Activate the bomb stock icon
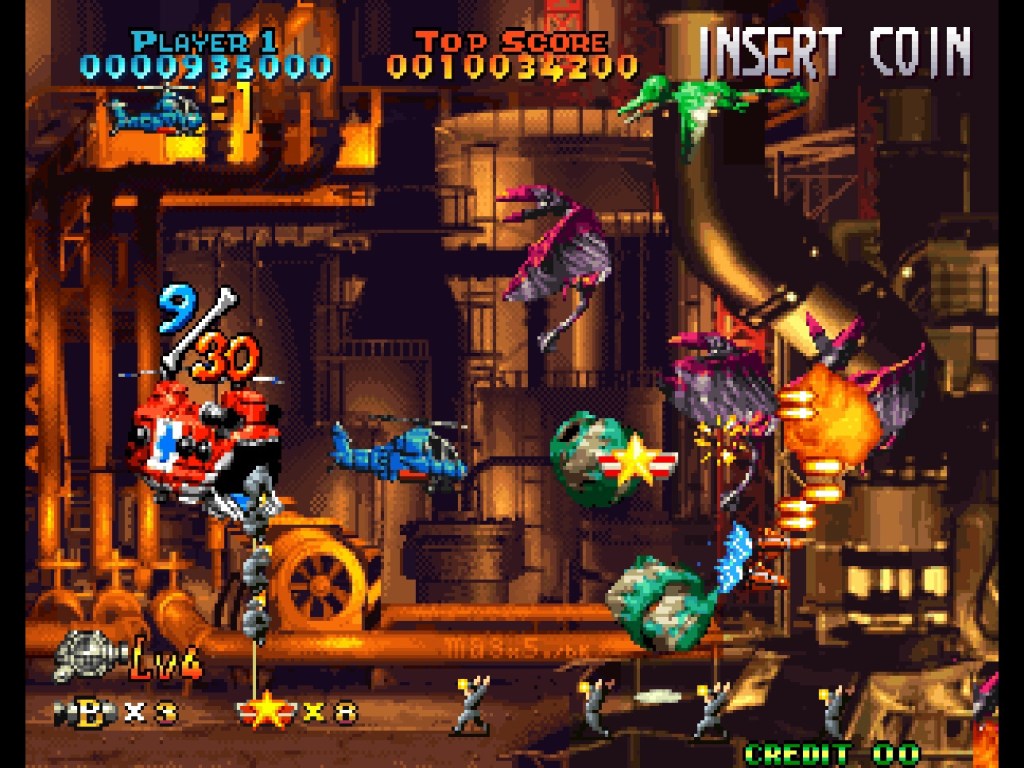The width and height of the screenshot is (1024, 768). pos(86,713)
